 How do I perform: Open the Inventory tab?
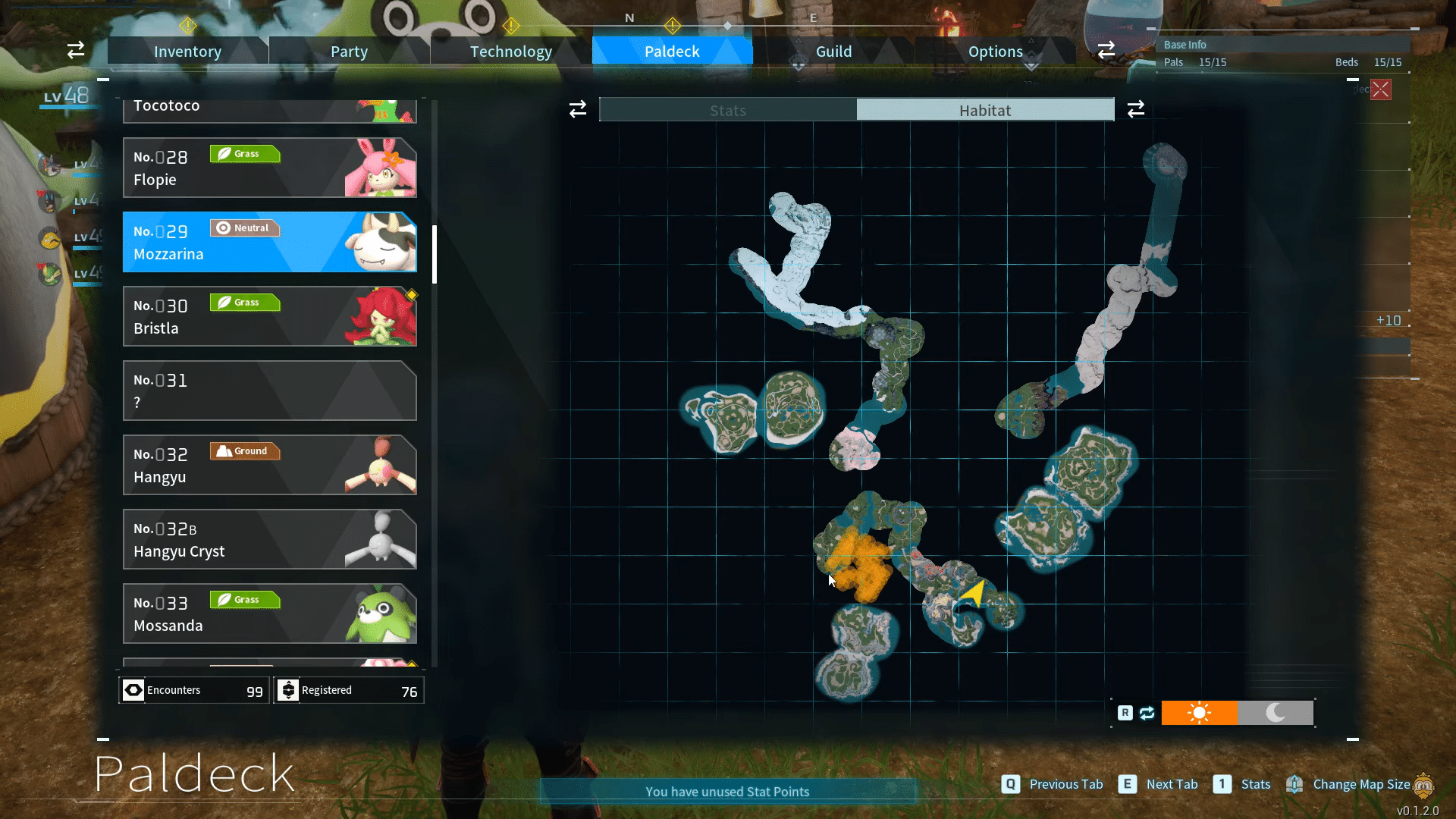[187, 52]
